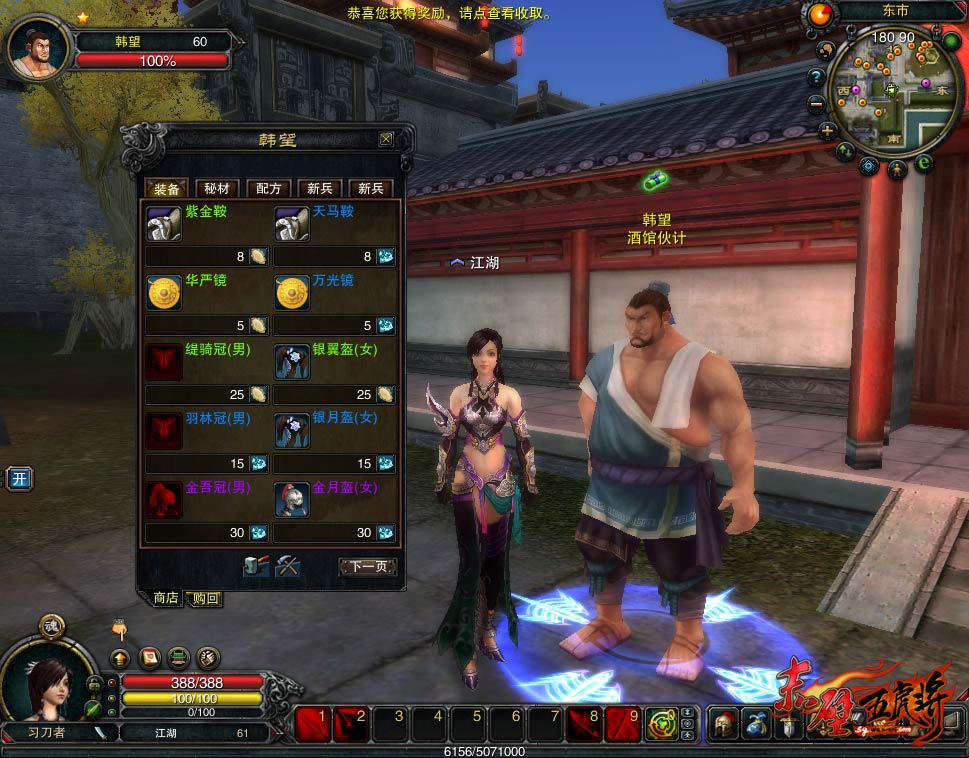Open the 配方 recipes tab
Viewport: 969px width, 758px height.
[x=269, y=188]
